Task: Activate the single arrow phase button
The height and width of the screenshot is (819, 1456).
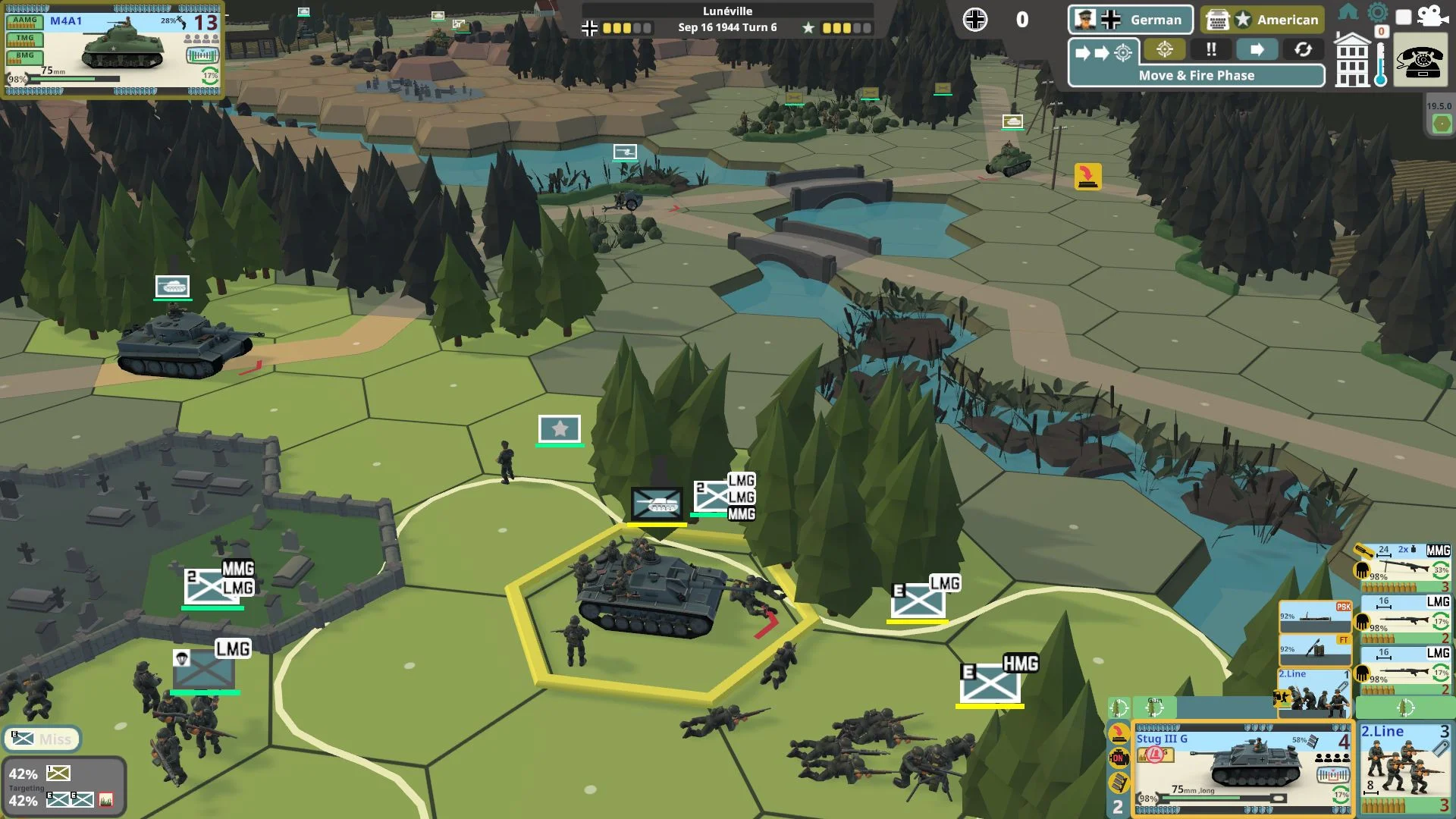Action: click(1257, 50)
